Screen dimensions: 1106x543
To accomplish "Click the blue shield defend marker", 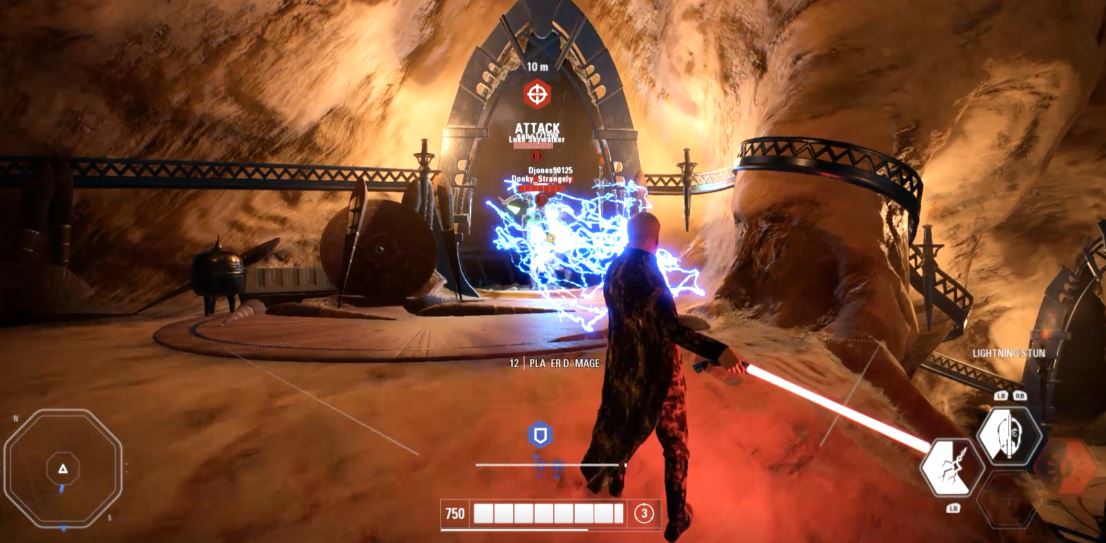I will [x=540, y=435].
